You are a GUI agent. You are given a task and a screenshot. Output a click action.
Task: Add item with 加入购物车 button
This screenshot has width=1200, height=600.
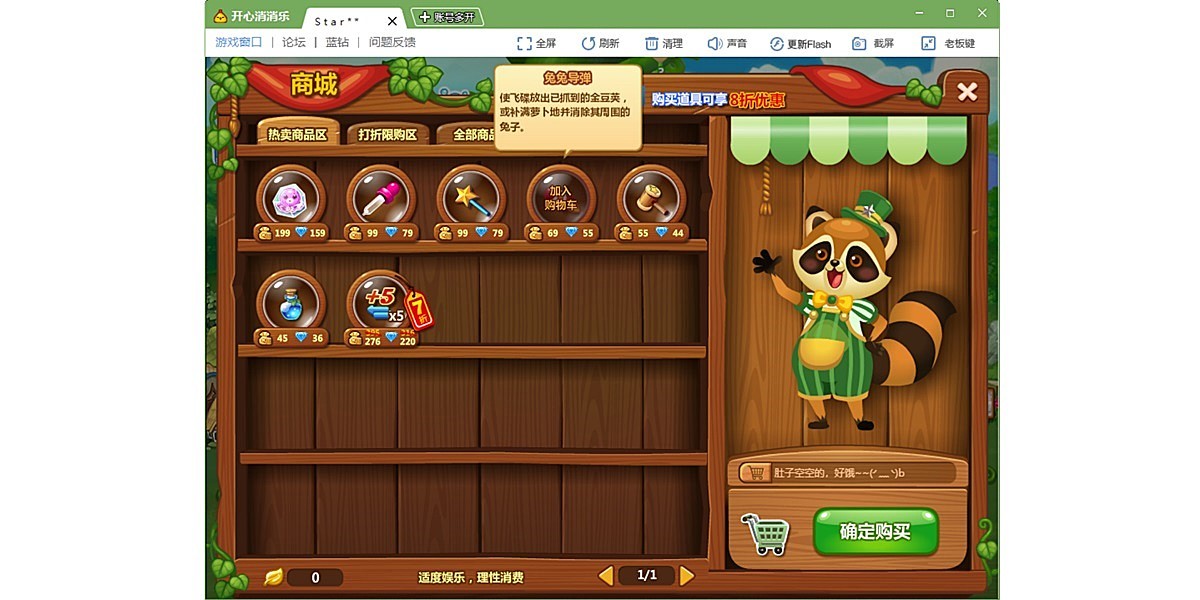pos(561,198)
